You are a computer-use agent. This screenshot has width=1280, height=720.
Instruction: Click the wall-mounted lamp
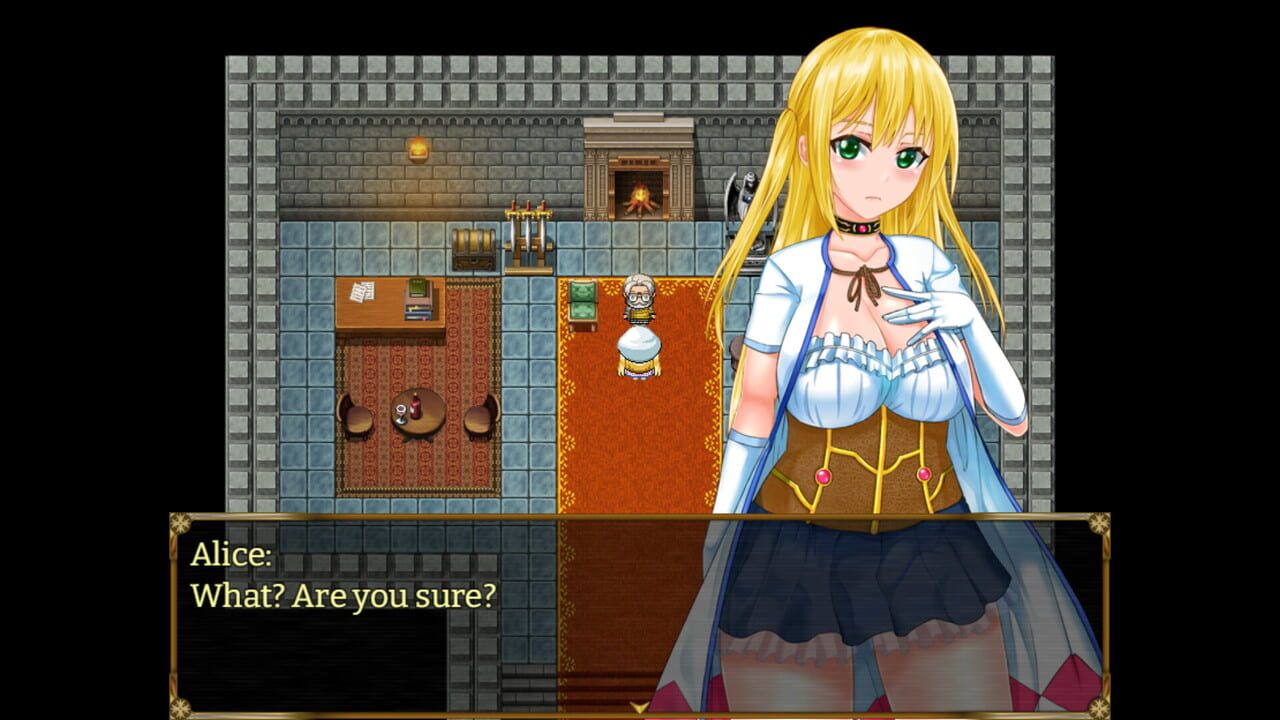[x=416, y=148]
